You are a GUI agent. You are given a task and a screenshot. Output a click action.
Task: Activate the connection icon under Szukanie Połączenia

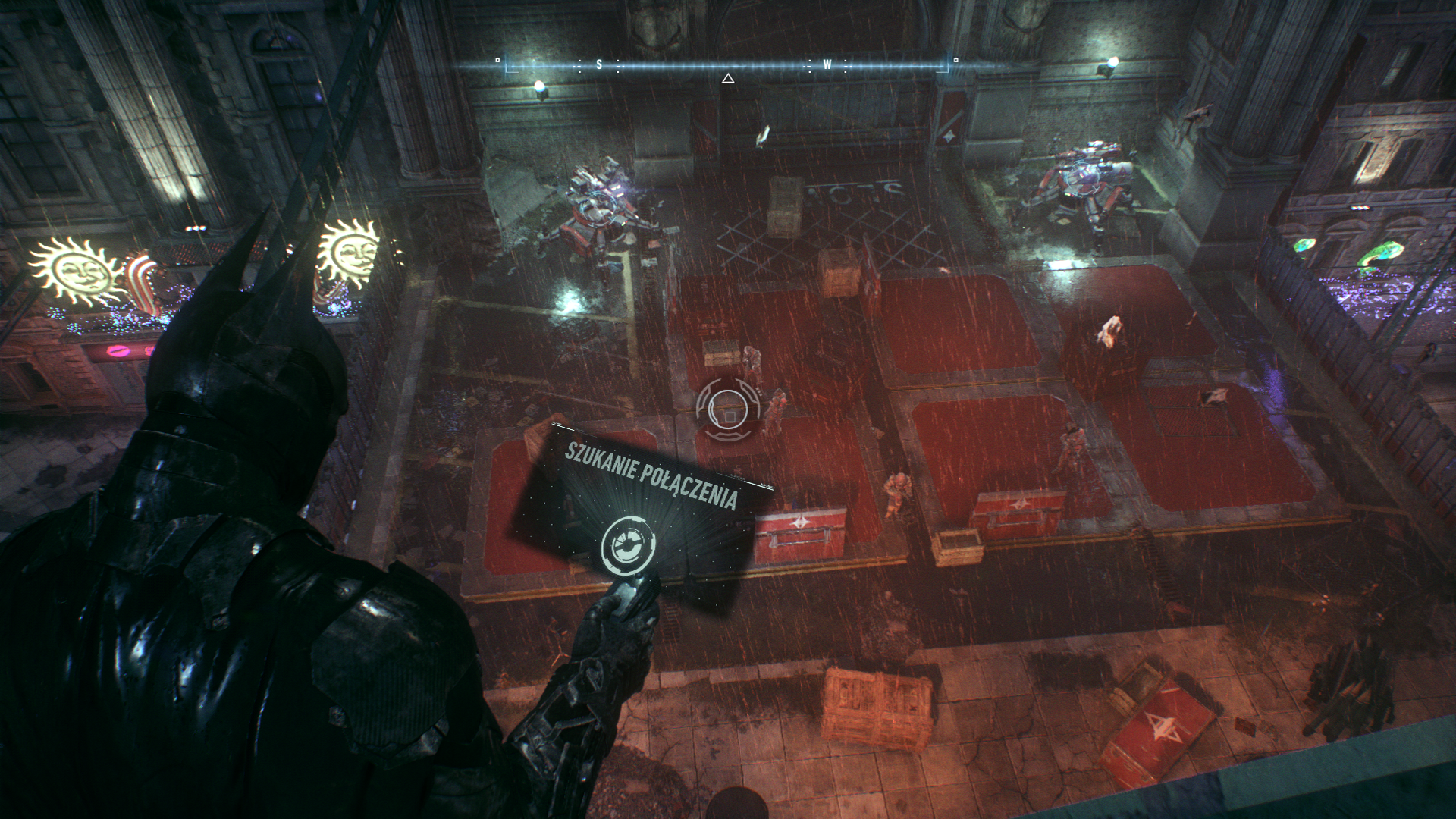[629, 544]
